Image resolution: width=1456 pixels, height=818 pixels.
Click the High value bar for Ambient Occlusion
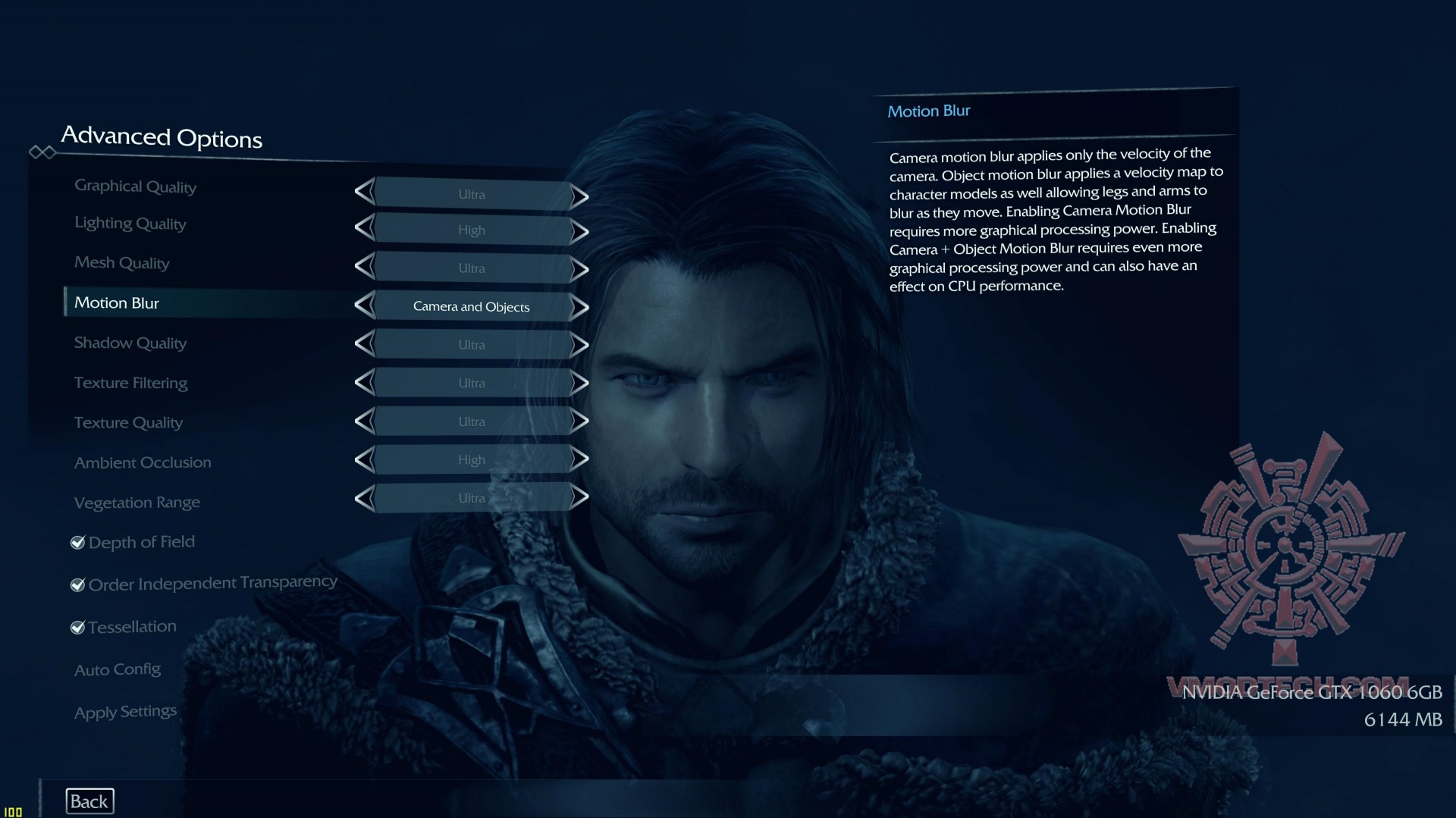pyautogui.click(x=471, y=459)
